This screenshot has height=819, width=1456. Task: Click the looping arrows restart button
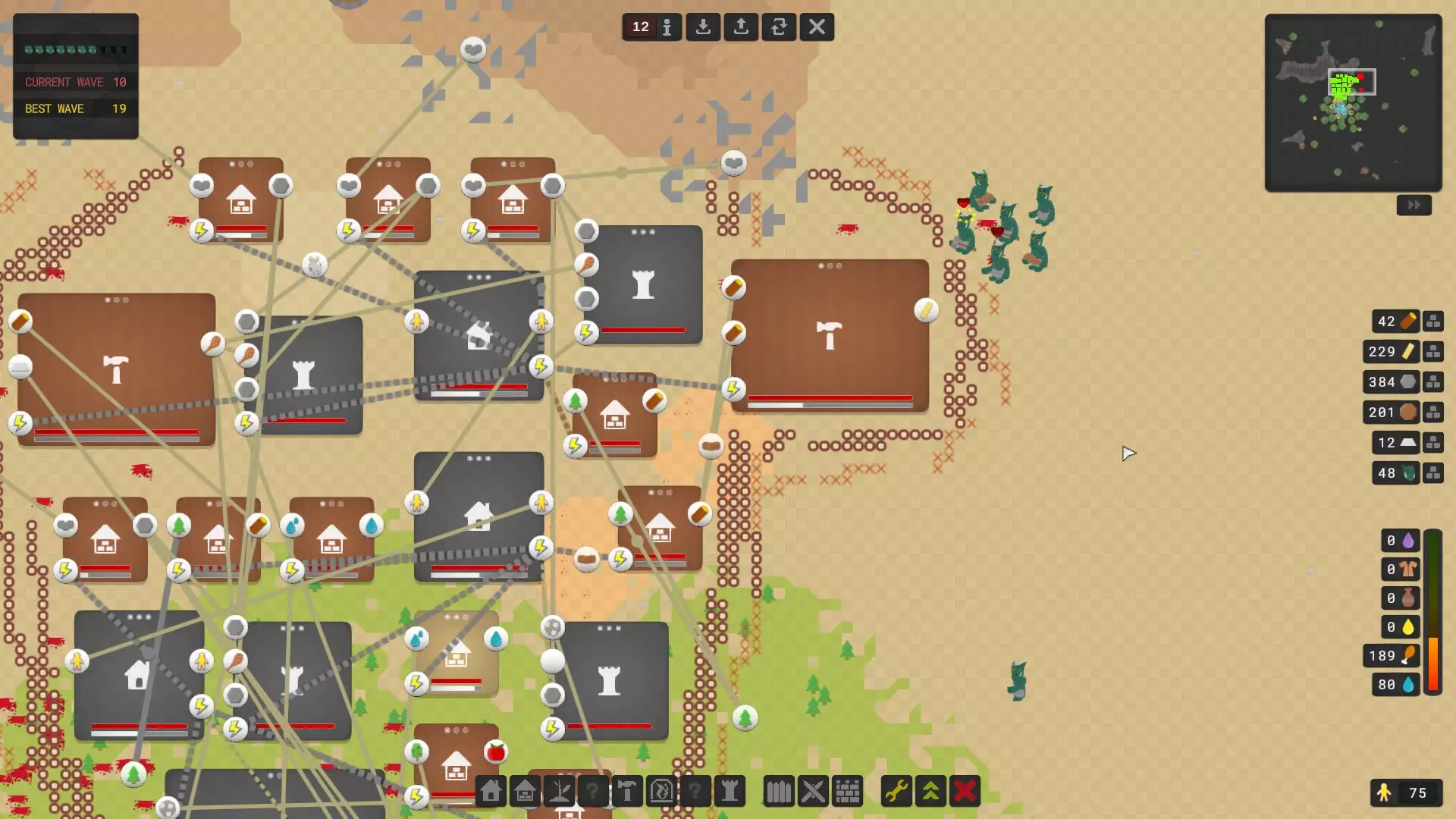779,27
